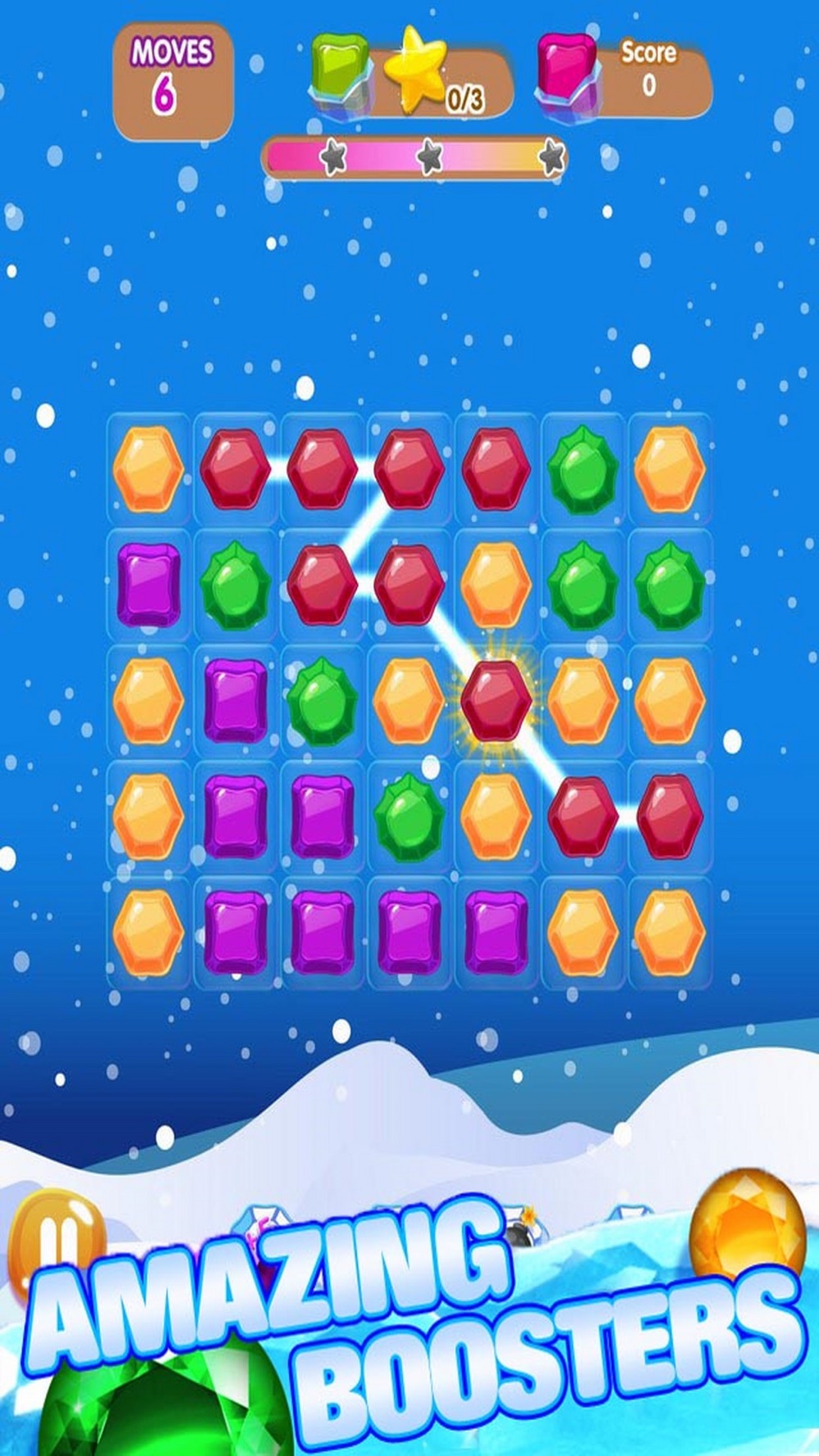Select the only green gem in the fourth row
The width and height of the screenshot is (819, 1456).
coord(409,816)
